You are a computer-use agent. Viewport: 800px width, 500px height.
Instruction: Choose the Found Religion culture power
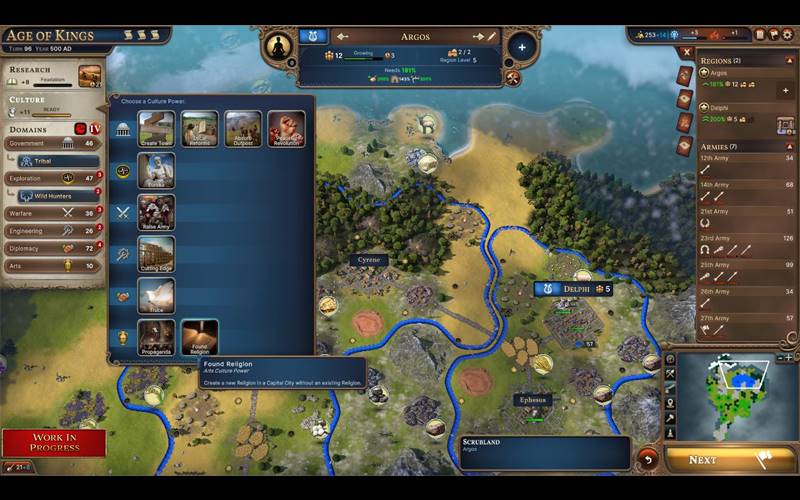click(x=199, y=337)
